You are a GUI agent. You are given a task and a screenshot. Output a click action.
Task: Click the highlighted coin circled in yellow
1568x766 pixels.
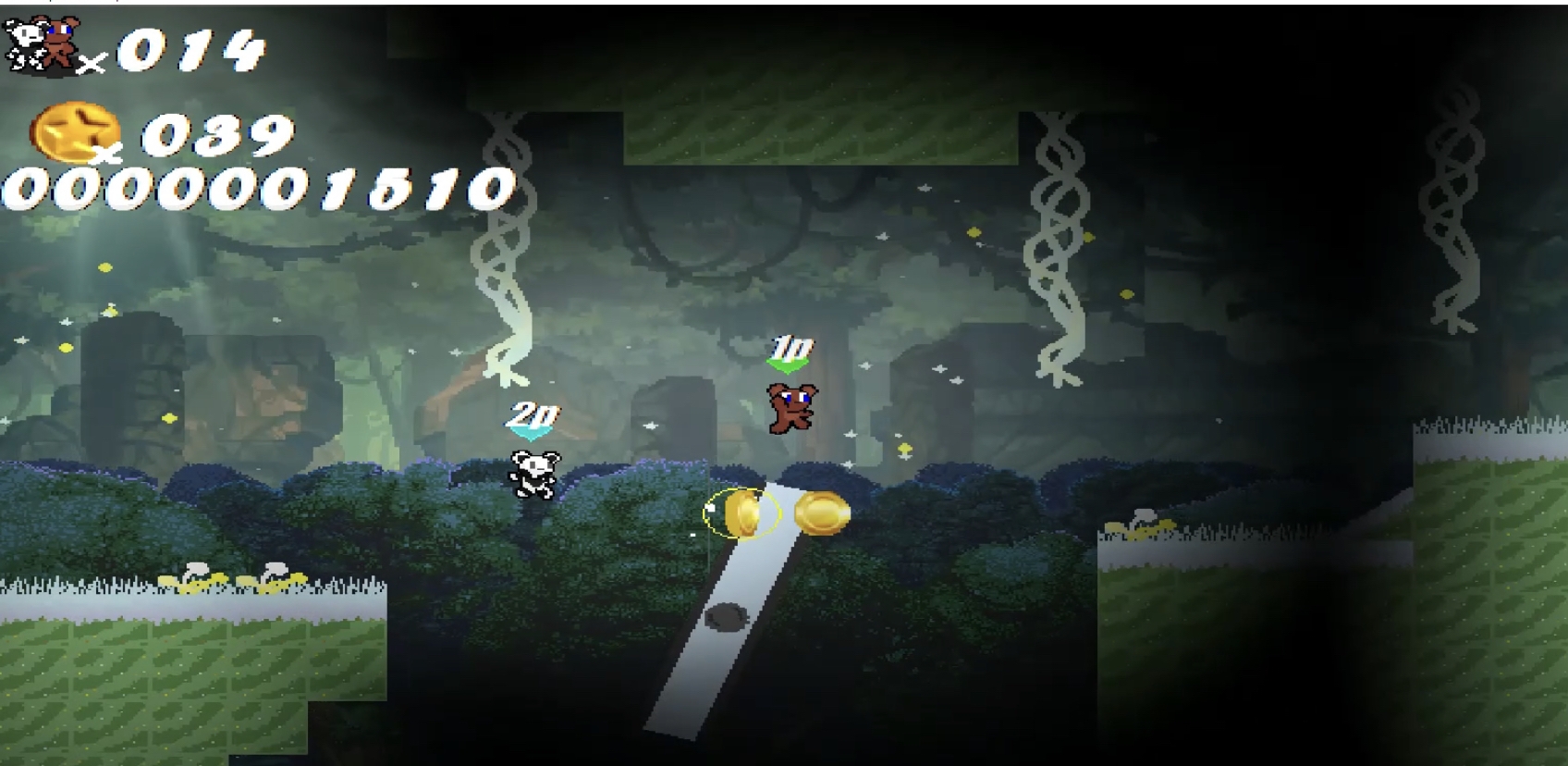point(744,512)
